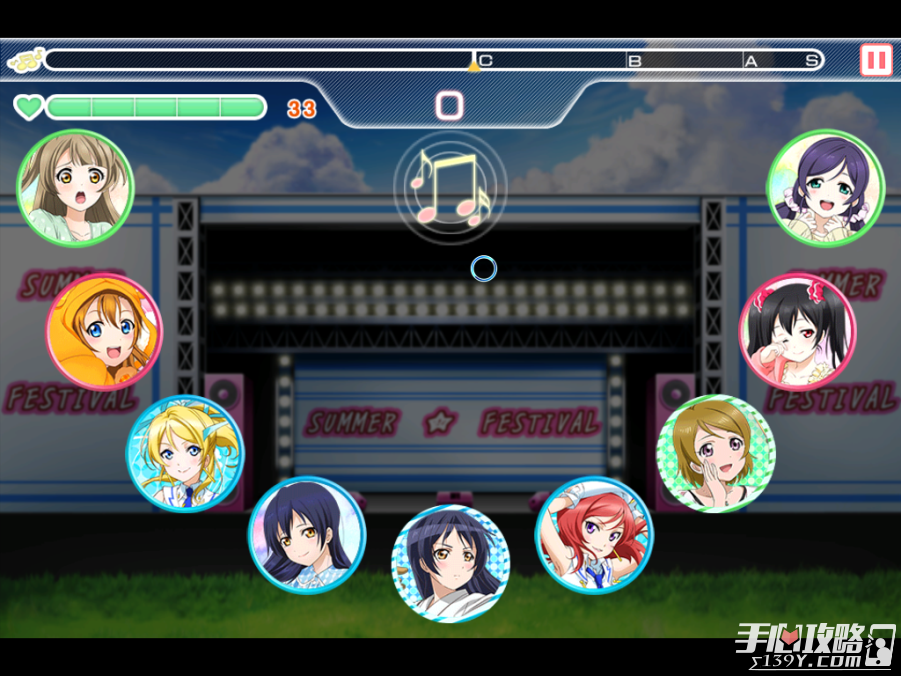This screenshot has height=676, width=901.
Task: Tap the Umi circle with polka-dot border
Action: pyautogui.click(x=450, y=563)
